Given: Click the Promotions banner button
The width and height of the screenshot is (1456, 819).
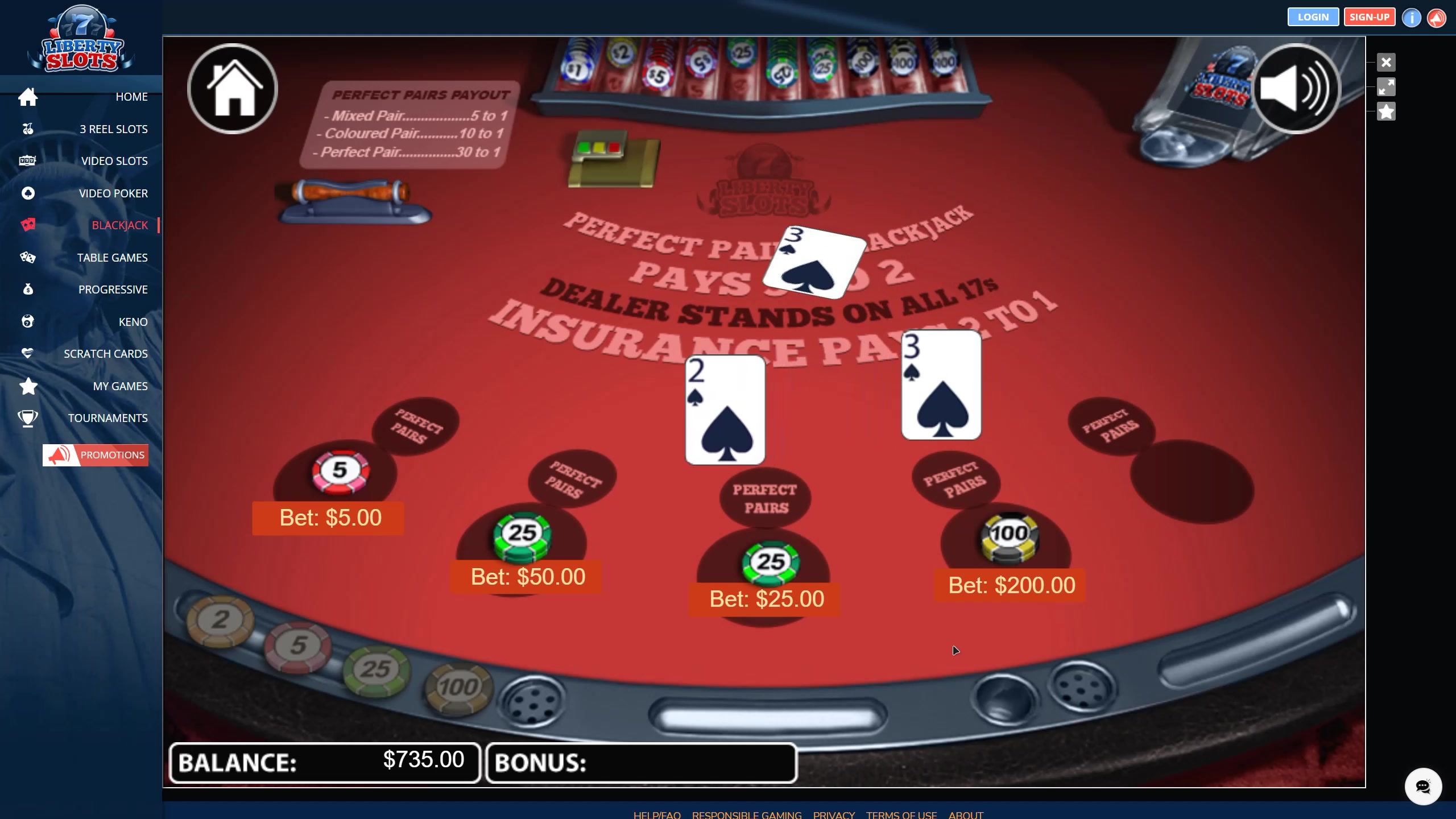Looking at the screenshot, I should pyautogui.click(x=96, y=455).
